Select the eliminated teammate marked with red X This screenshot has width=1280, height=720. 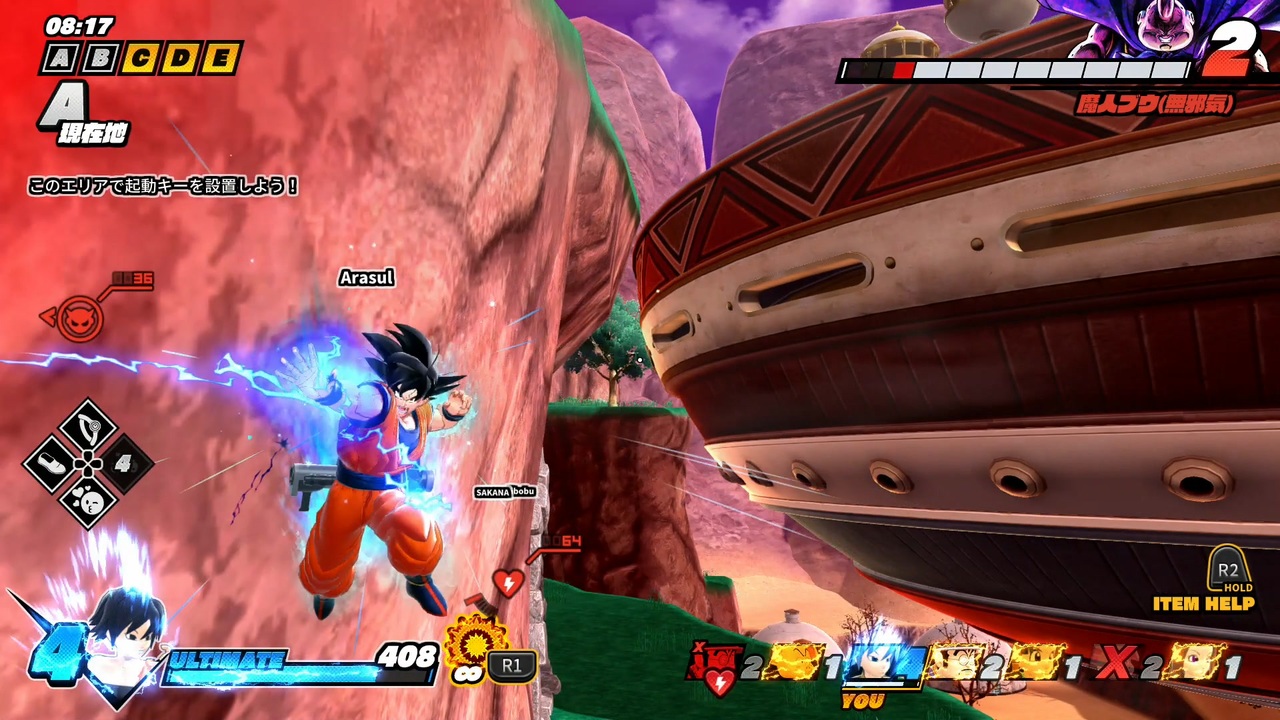tap(1115, 664)
